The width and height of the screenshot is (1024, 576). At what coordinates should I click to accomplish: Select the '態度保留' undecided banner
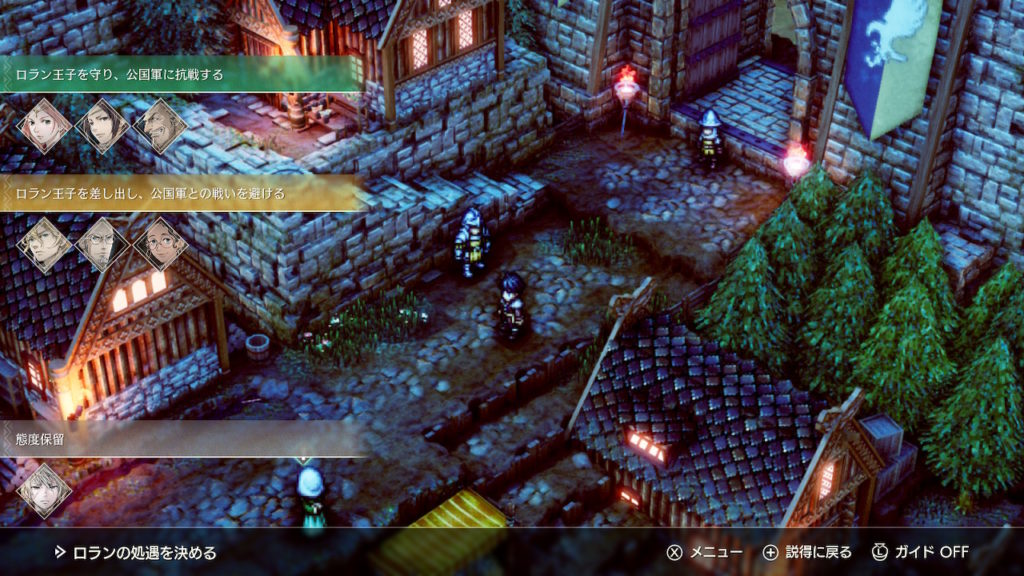coord(180,438)
